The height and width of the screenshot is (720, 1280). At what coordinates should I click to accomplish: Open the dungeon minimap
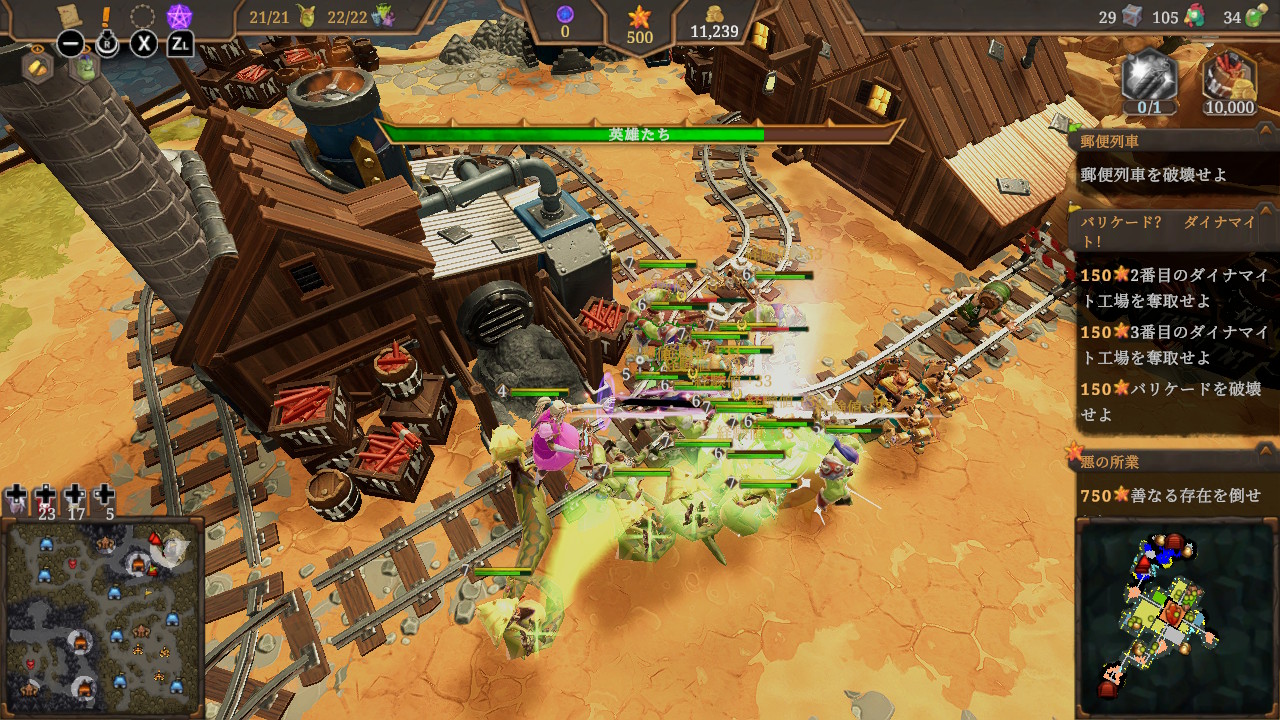(x=1175, y=616)
